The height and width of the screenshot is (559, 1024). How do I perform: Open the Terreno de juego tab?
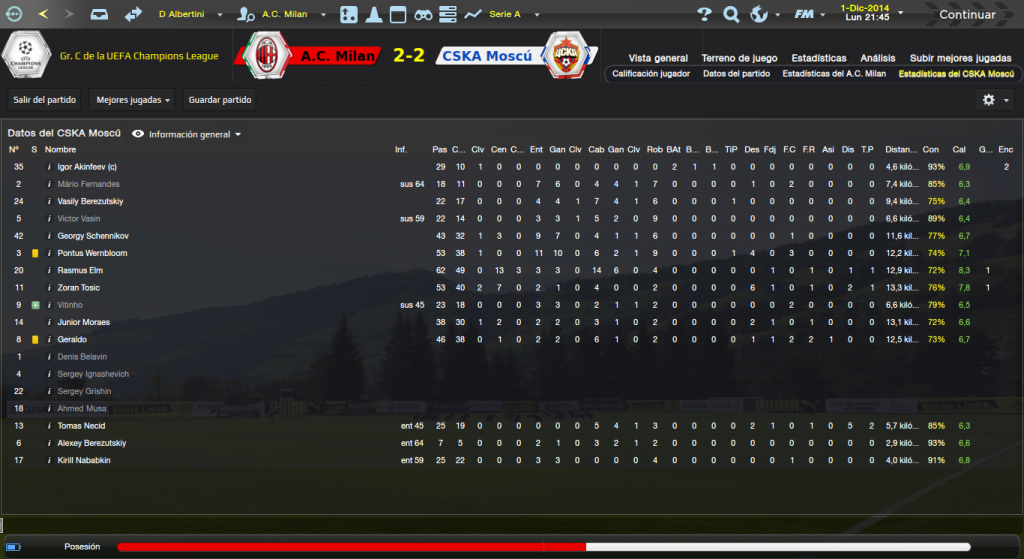click(x=738, y=58)
